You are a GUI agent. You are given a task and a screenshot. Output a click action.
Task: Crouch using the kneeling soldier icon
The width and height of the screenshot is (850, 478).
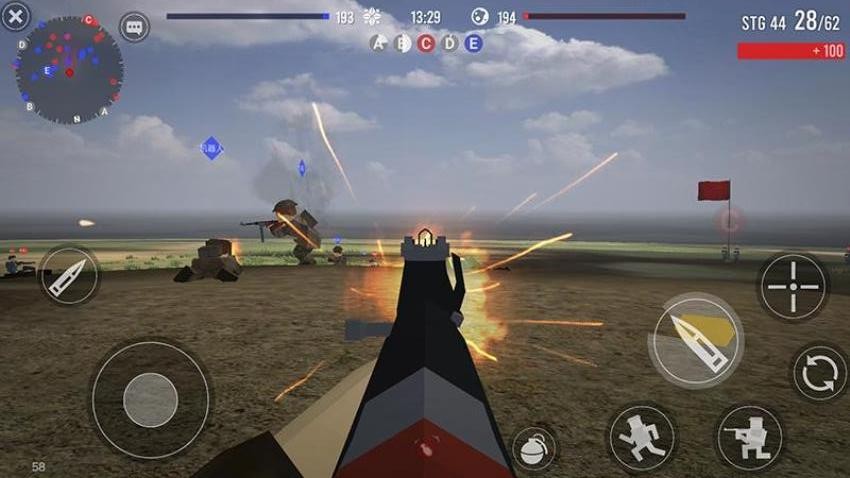(749, 438)
